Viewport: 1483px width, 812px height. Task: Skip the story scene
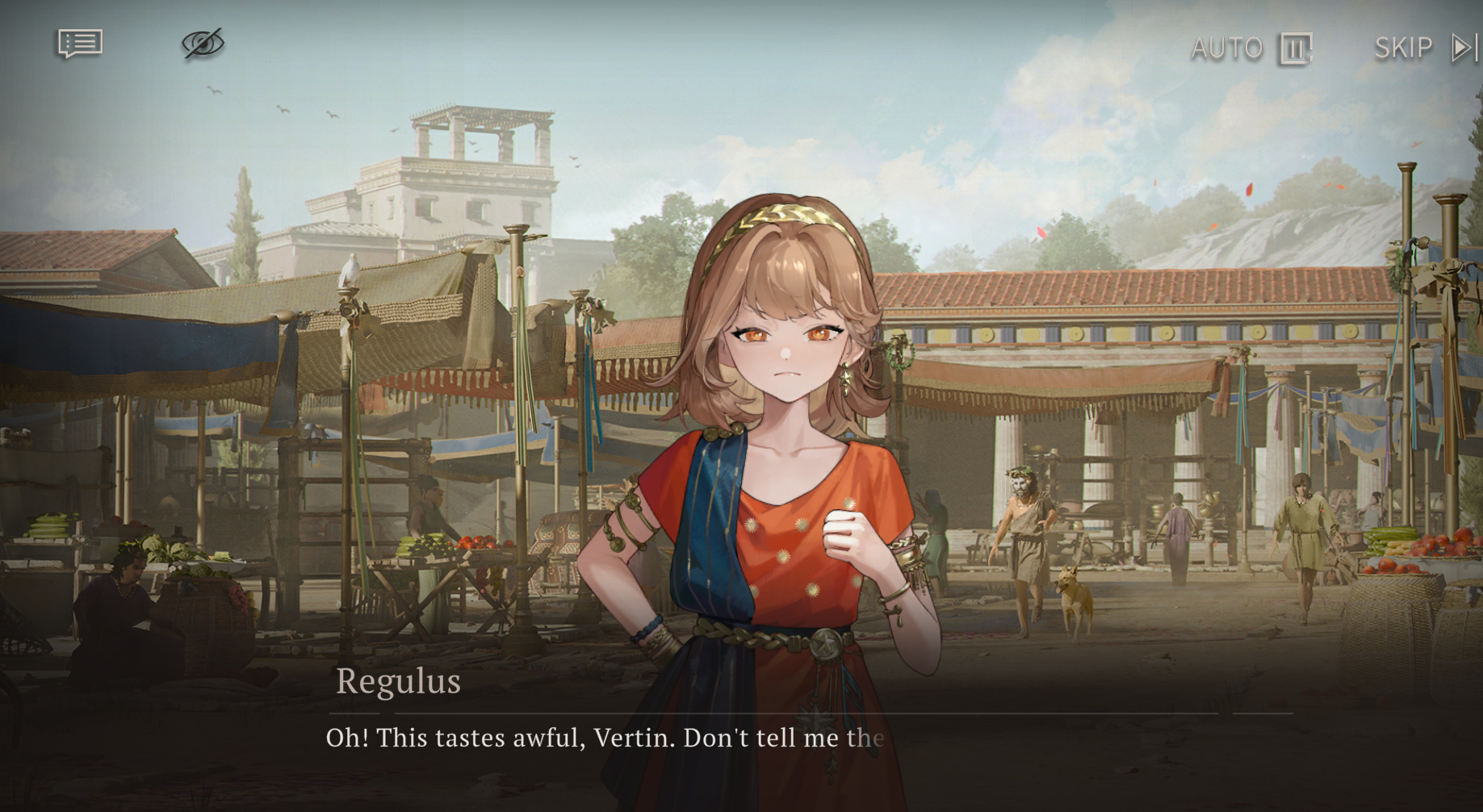[x=1425, y=48]
